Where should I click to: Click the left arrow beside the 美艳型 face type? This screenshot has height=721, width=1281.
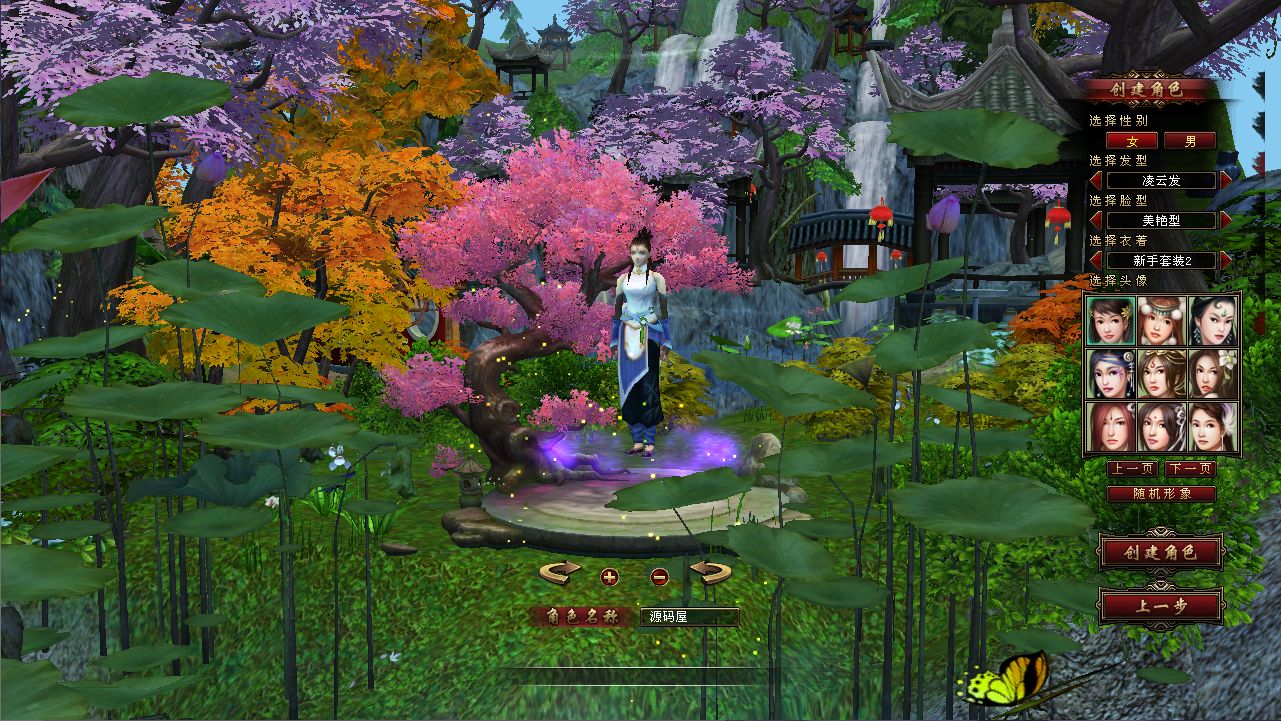(1094, 219)
